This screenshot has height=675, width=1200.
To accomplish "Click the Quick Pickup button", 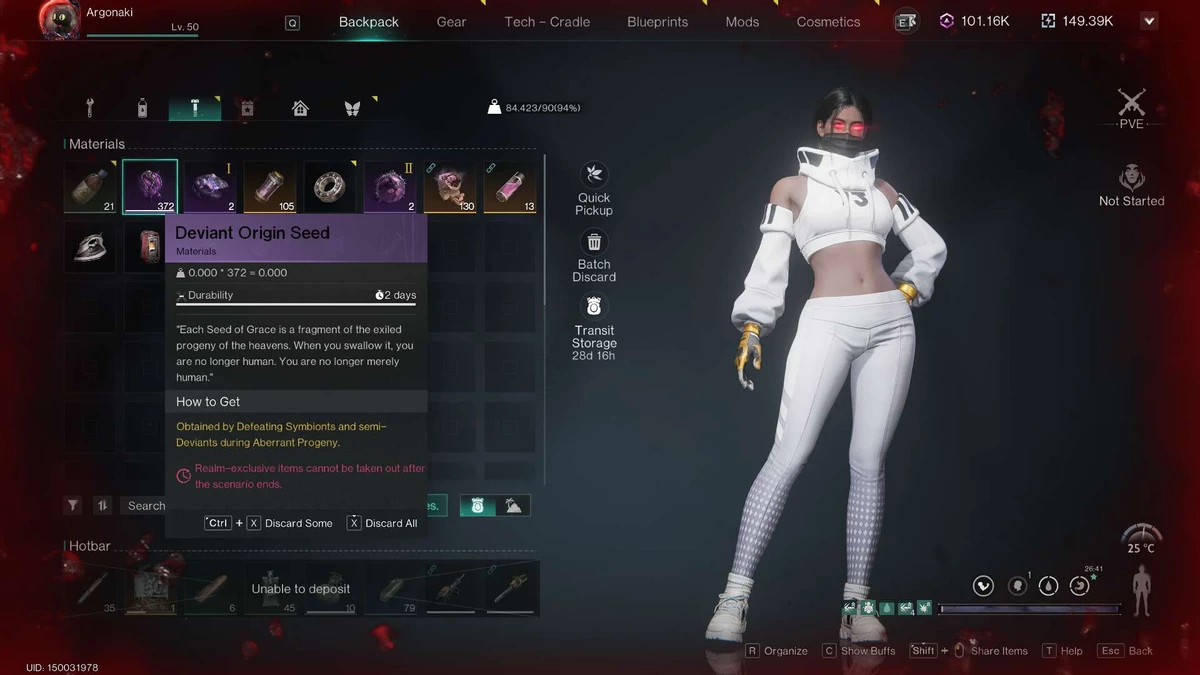I will click(594, 188).
